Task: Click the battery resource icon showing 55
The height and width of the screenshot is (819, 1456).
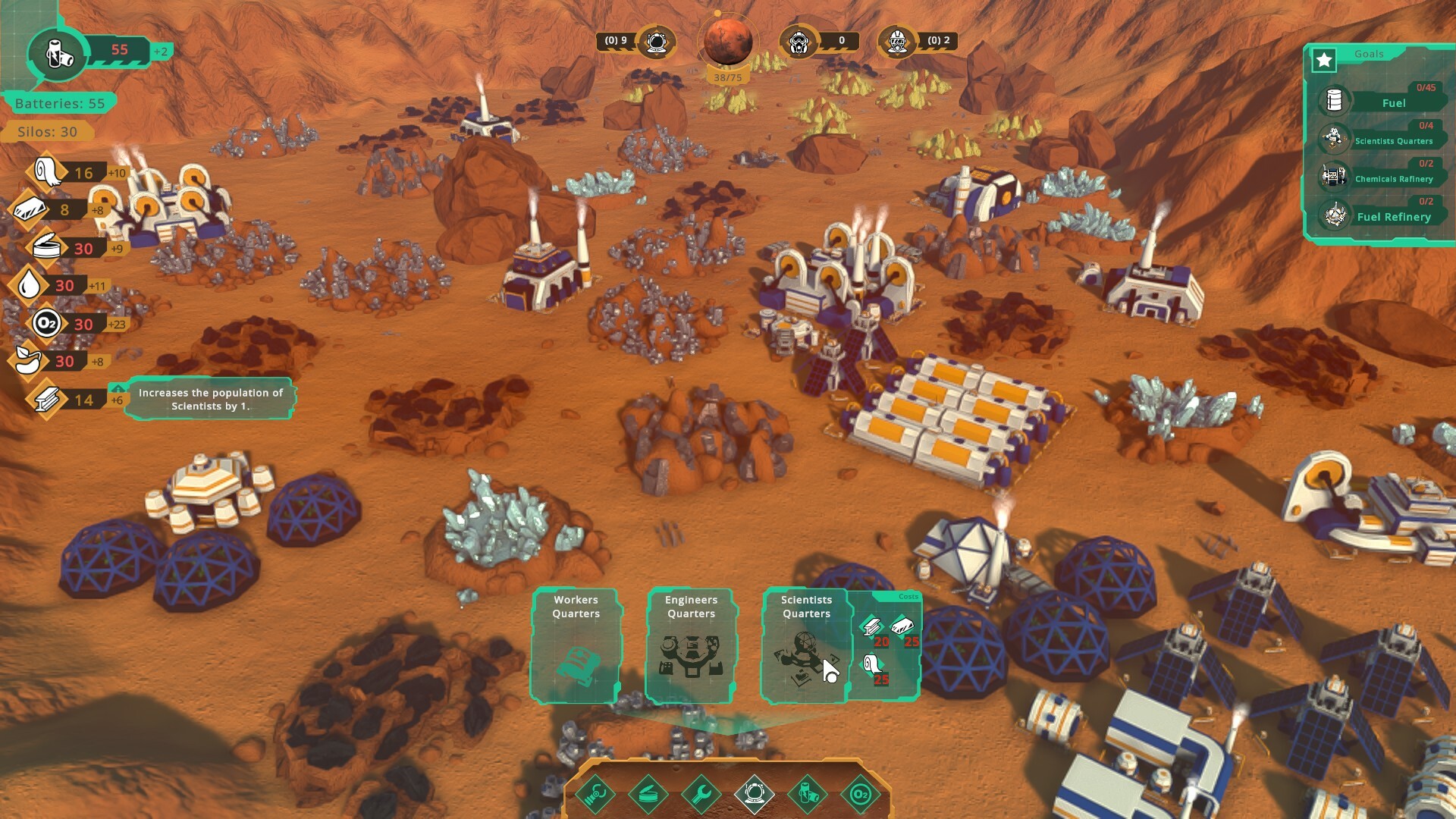Action: click(x=59, y=55)
